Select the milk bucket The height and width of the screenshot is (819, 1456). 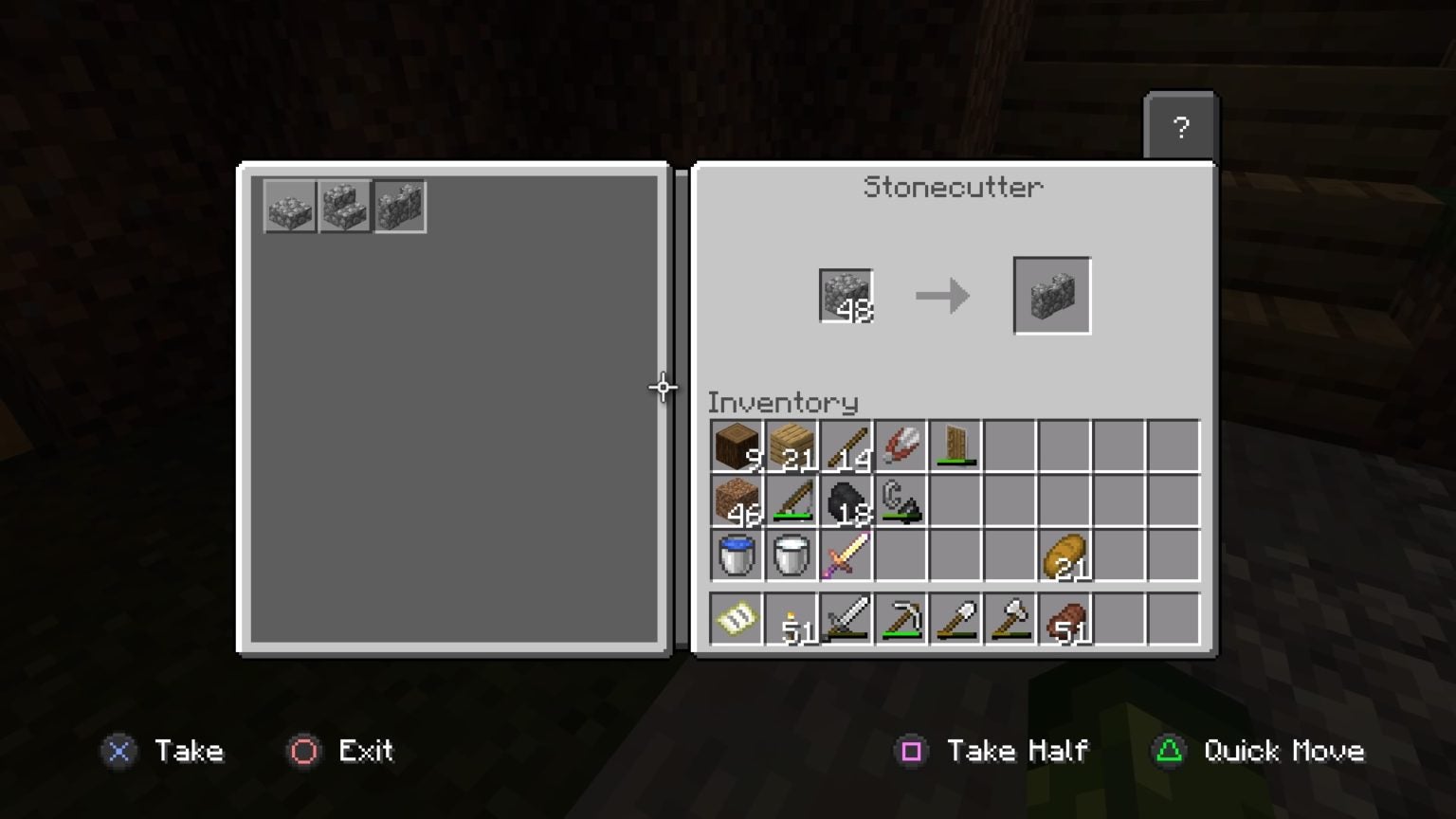point(791,555)
